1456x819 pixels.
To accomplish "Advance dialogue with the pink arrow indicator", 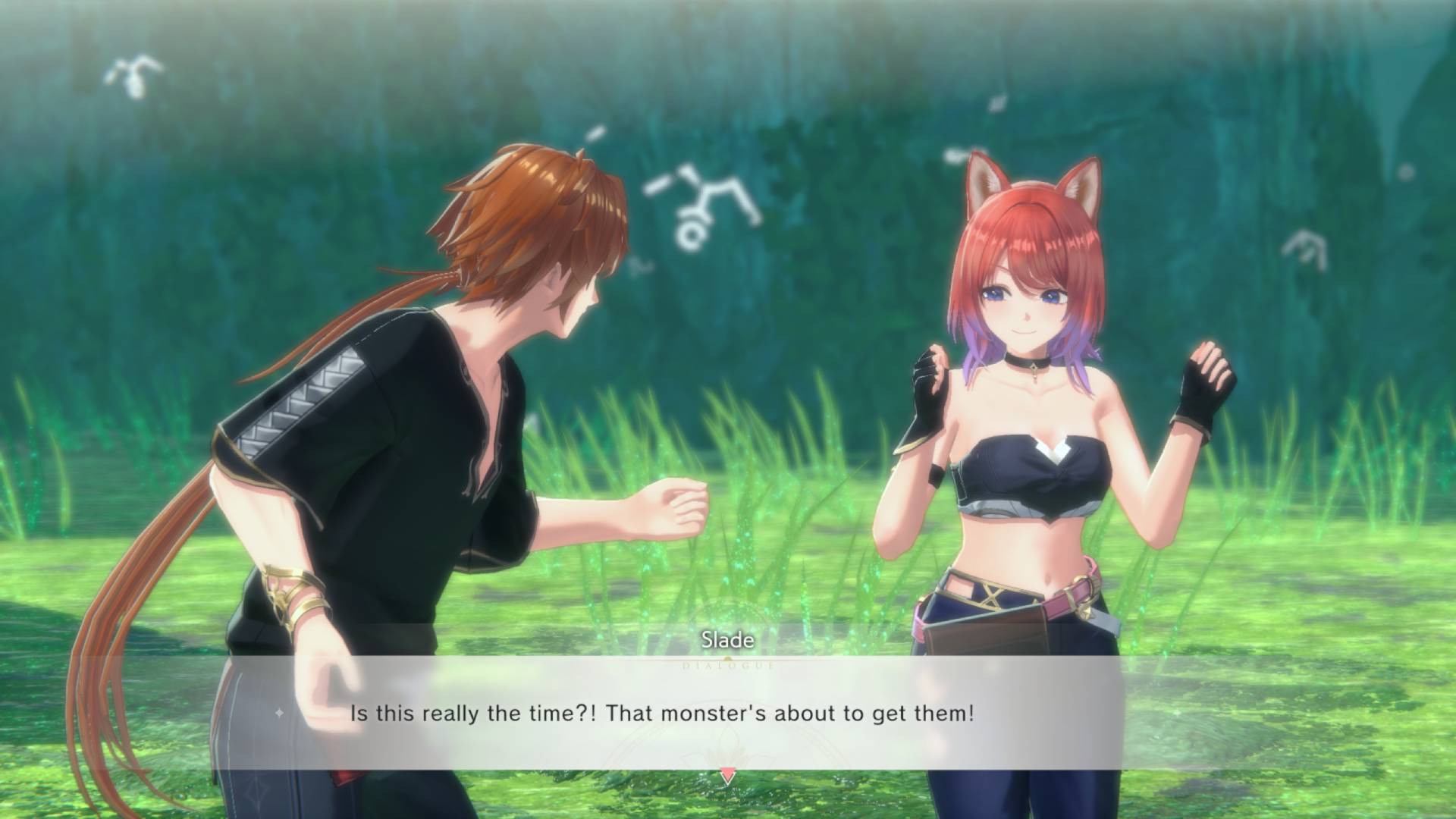I will pyautogui.click(x=727, y=776).
